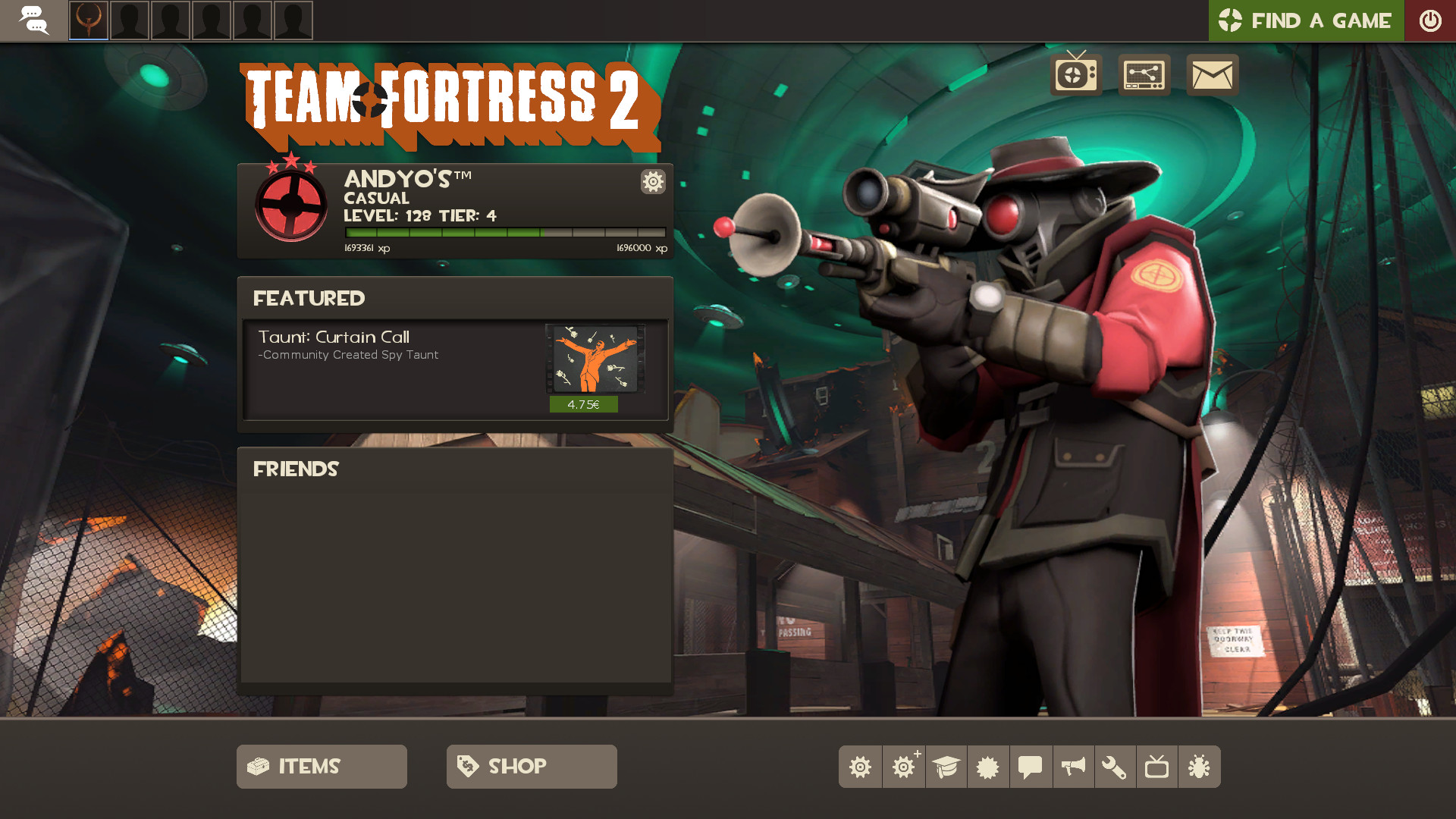1456x819 pixels.
Task: Click the megaphone alerts icon
Action: [x=1072, y=767]
